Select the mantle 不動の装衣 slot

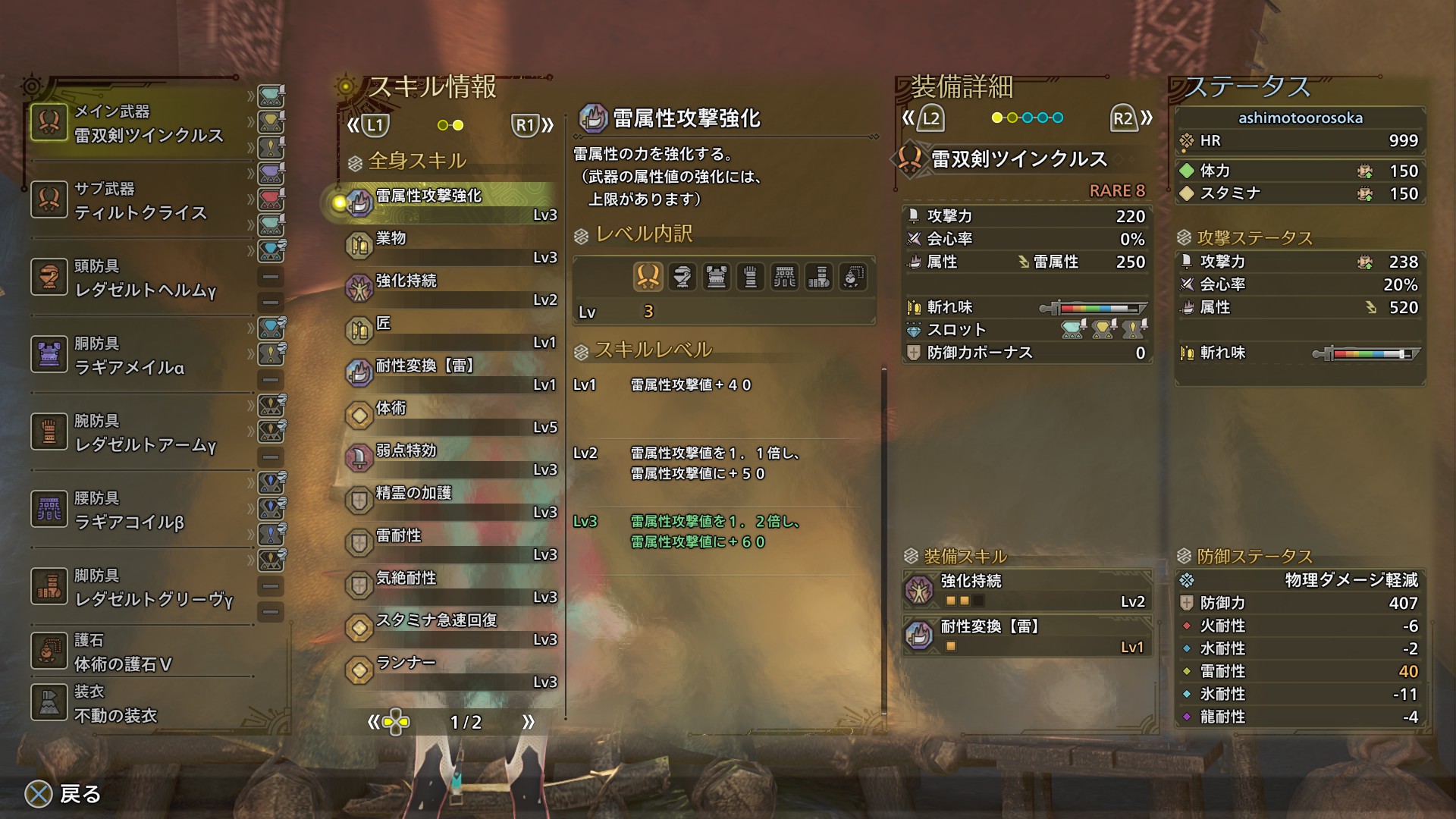click(x=140, y=704)
